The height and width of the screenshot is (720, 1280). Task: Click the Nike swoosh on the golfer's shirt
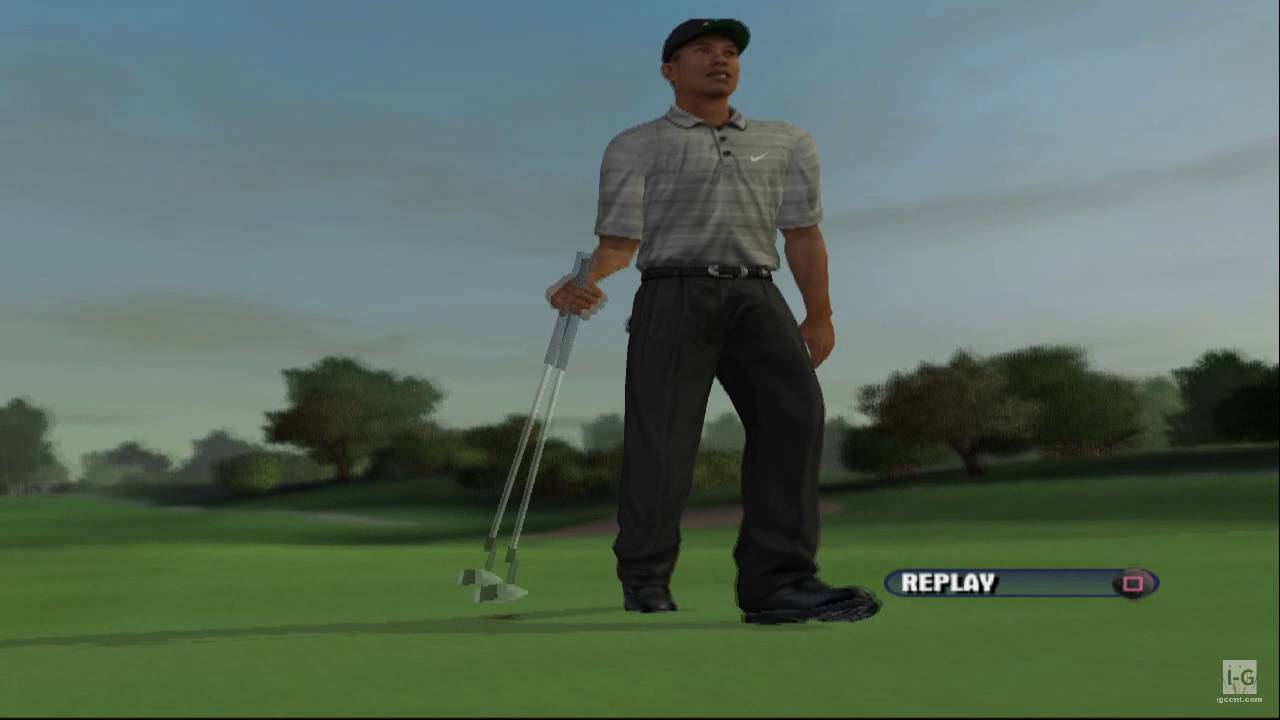757,158
